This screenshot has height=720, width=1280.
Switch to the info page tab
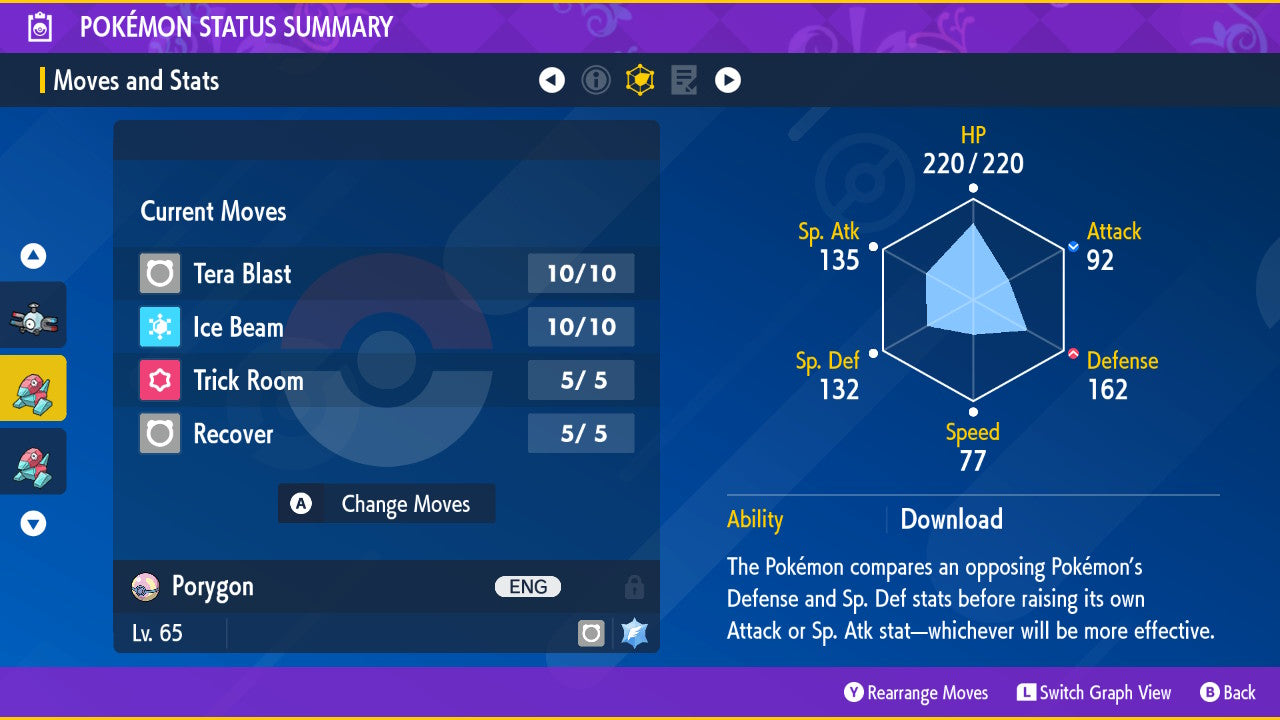(596, 80)
